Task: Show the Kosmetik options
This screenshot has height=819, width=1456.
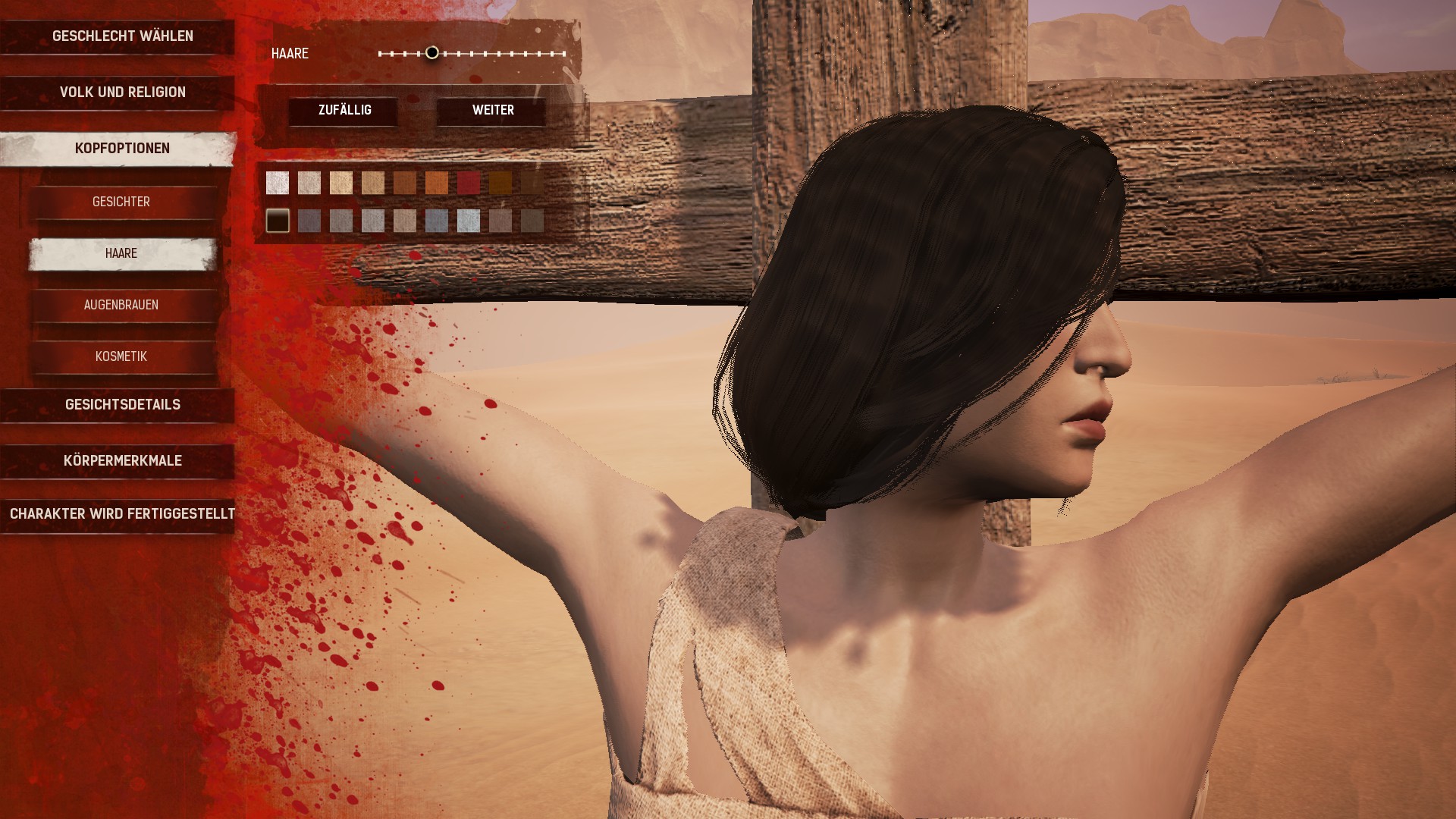Action: point(121,356)
